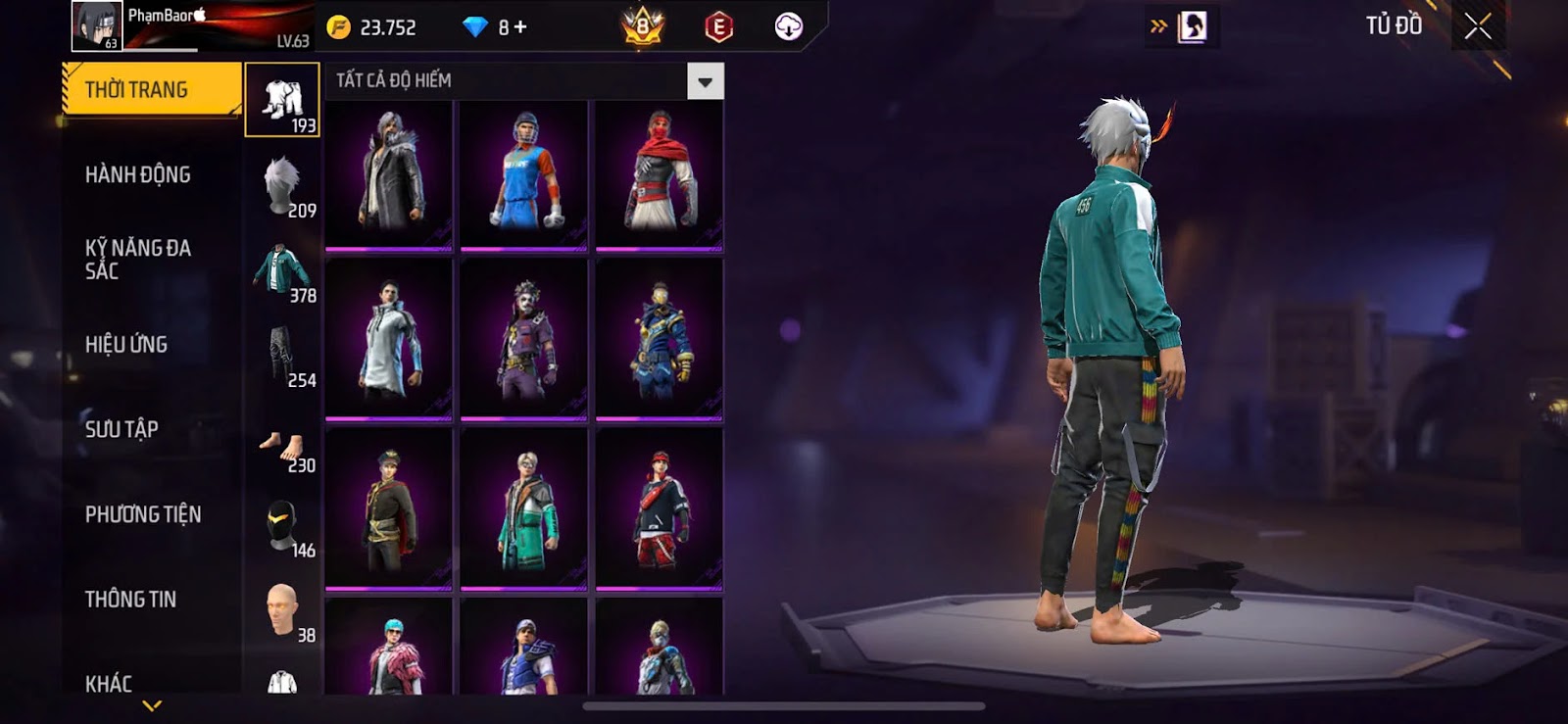Open the Hiệu Ứng section
Image resolution: width=1568 pixels, height=724 pixels.
click(126, 345)
